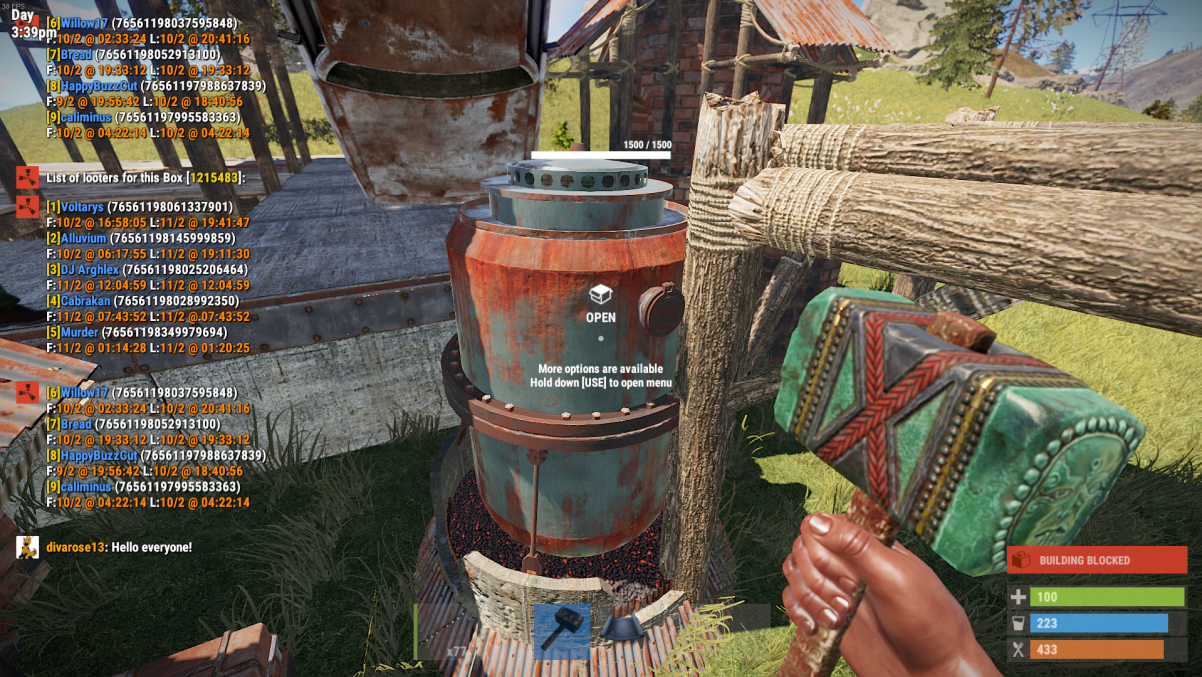This screenshot has height=677, width=1202.
Task: Choose the hotbar slot with x77 stack
Action: click(443, 632)
